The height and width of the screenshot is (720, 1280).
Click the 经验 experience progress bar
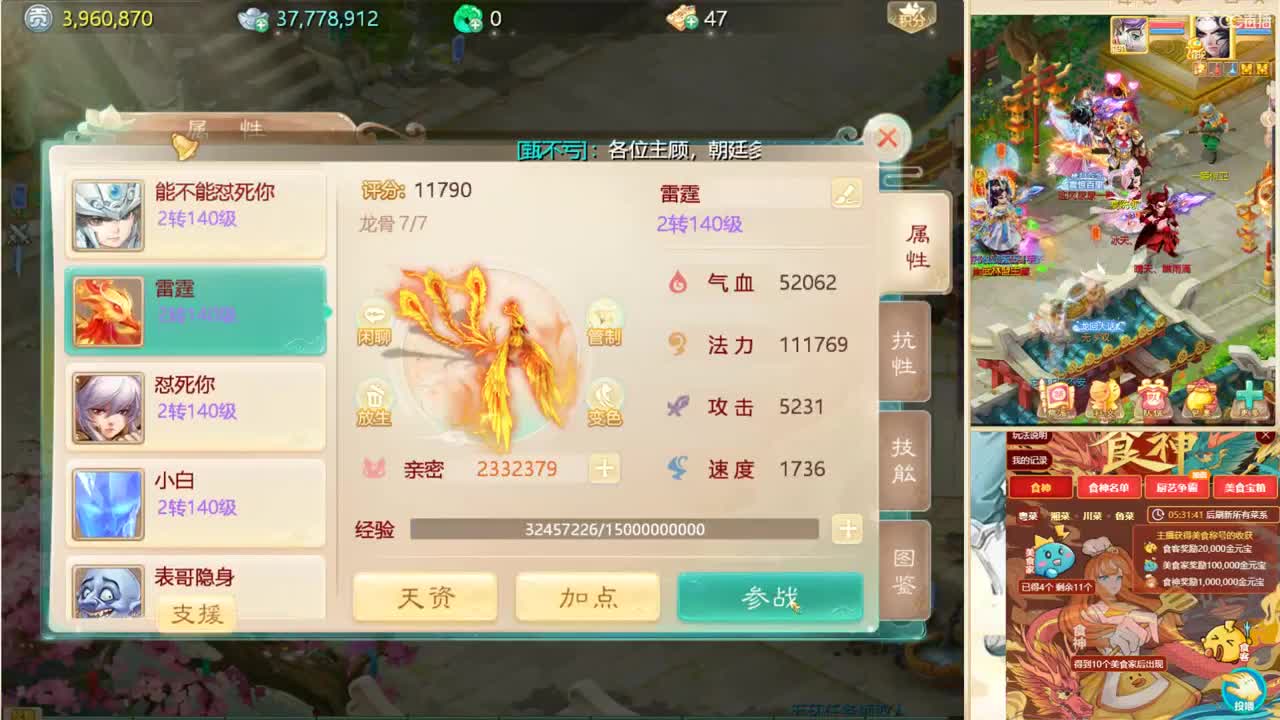(615, 531)
